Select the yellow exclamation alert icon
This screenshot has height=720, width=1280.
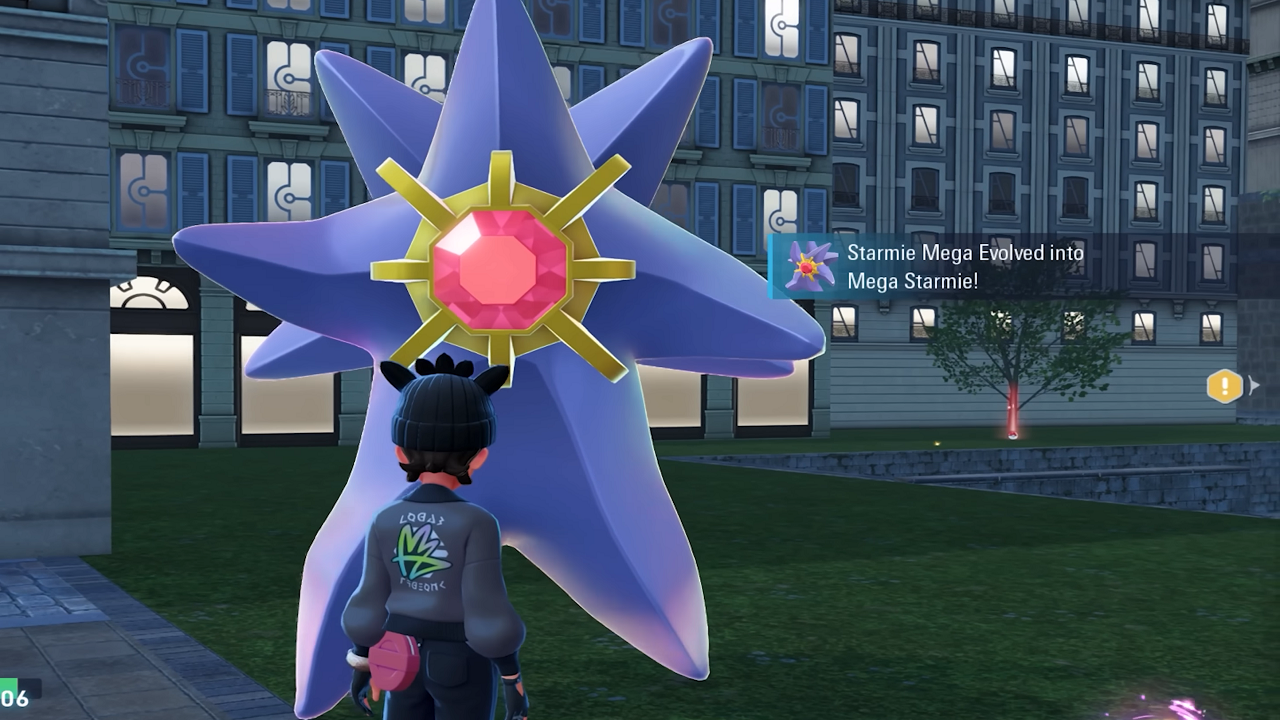[x=1224, y=386]
